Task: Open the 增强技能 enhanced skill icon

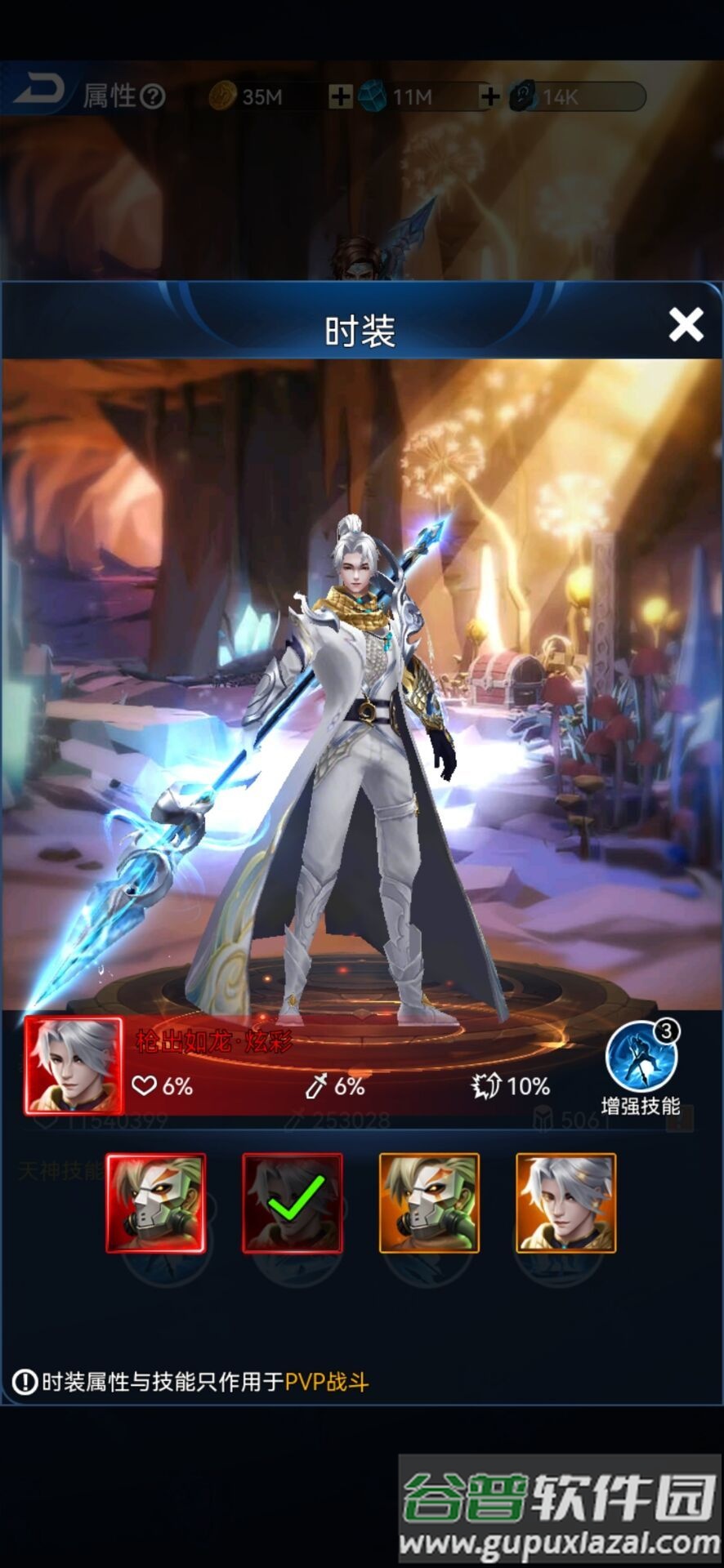Action: point(641,1057)
